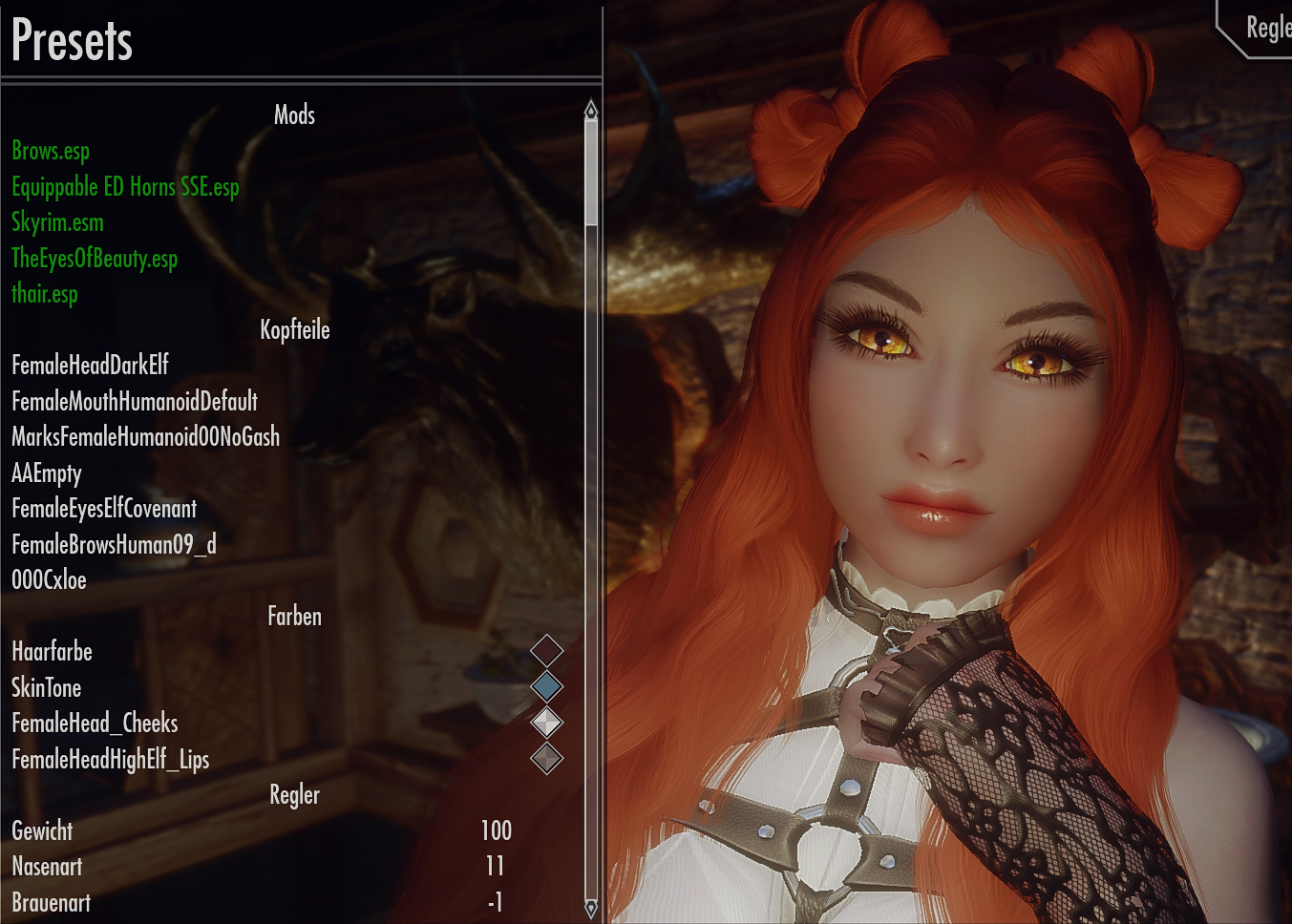Click the AAEmpty entry

click(x=46, y=472)
